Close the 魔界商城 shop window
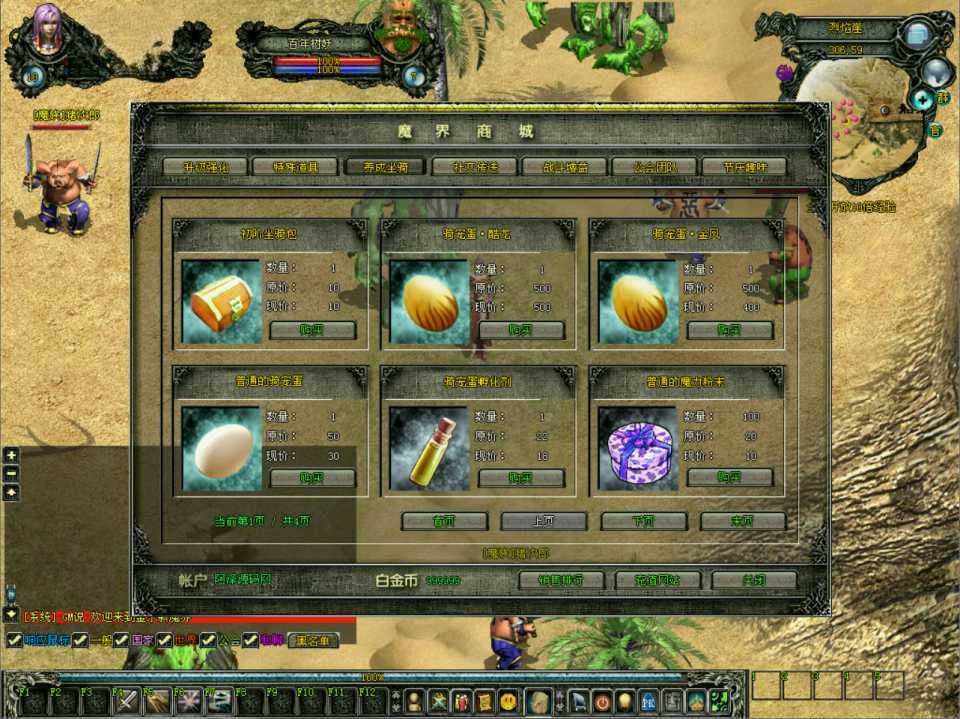 (x=754, y=580)
